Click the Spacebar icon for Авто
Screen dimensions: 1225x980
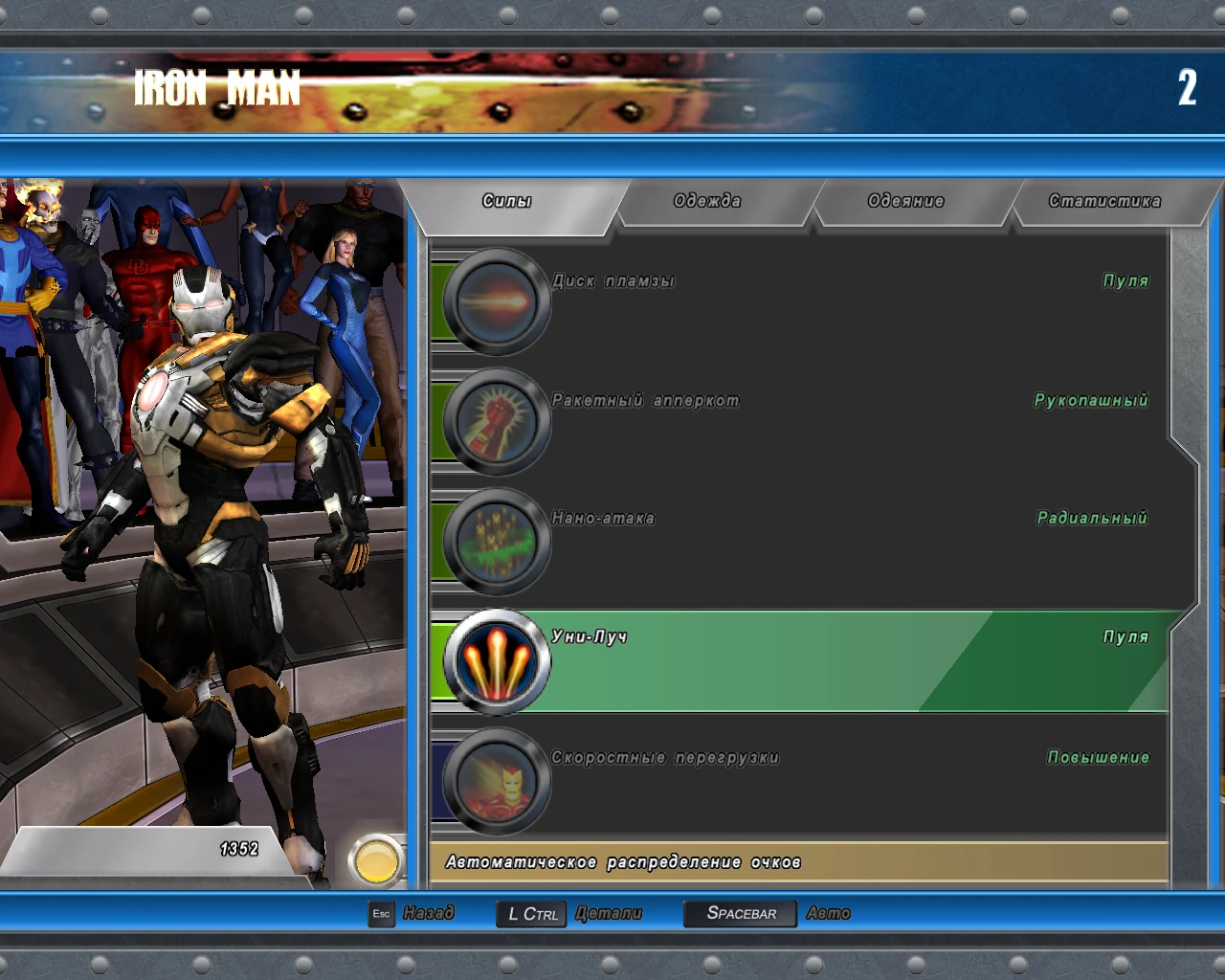(x=739, y=913)
